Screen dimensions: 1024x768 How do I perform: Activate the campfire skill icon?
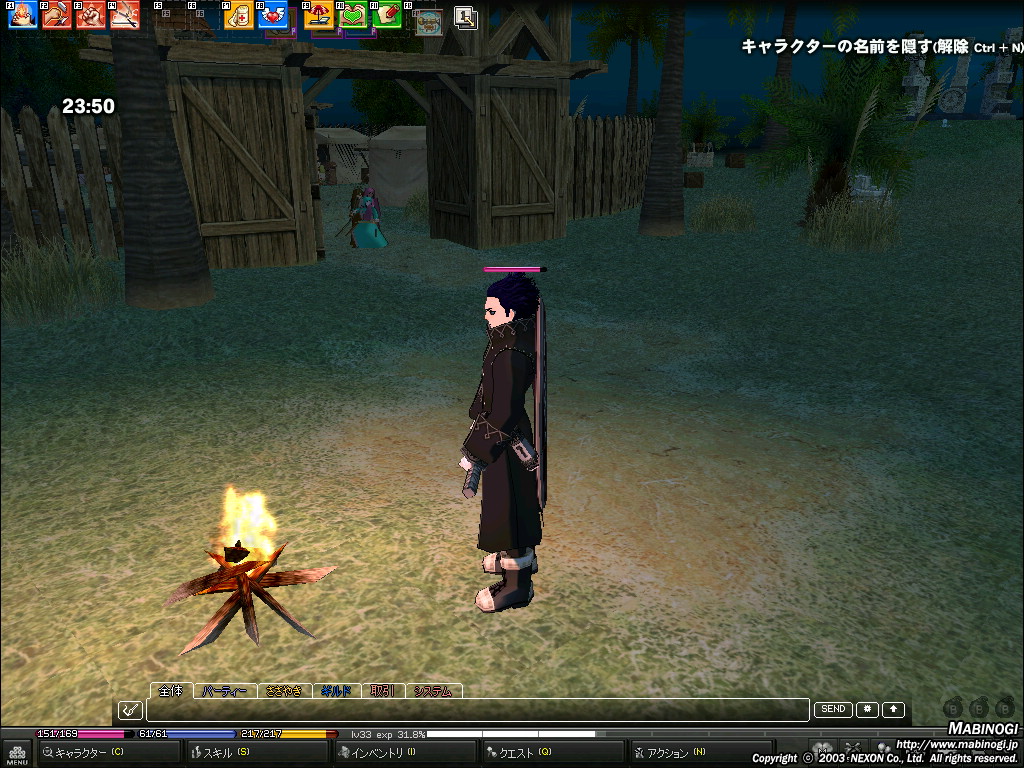point(23,15)
